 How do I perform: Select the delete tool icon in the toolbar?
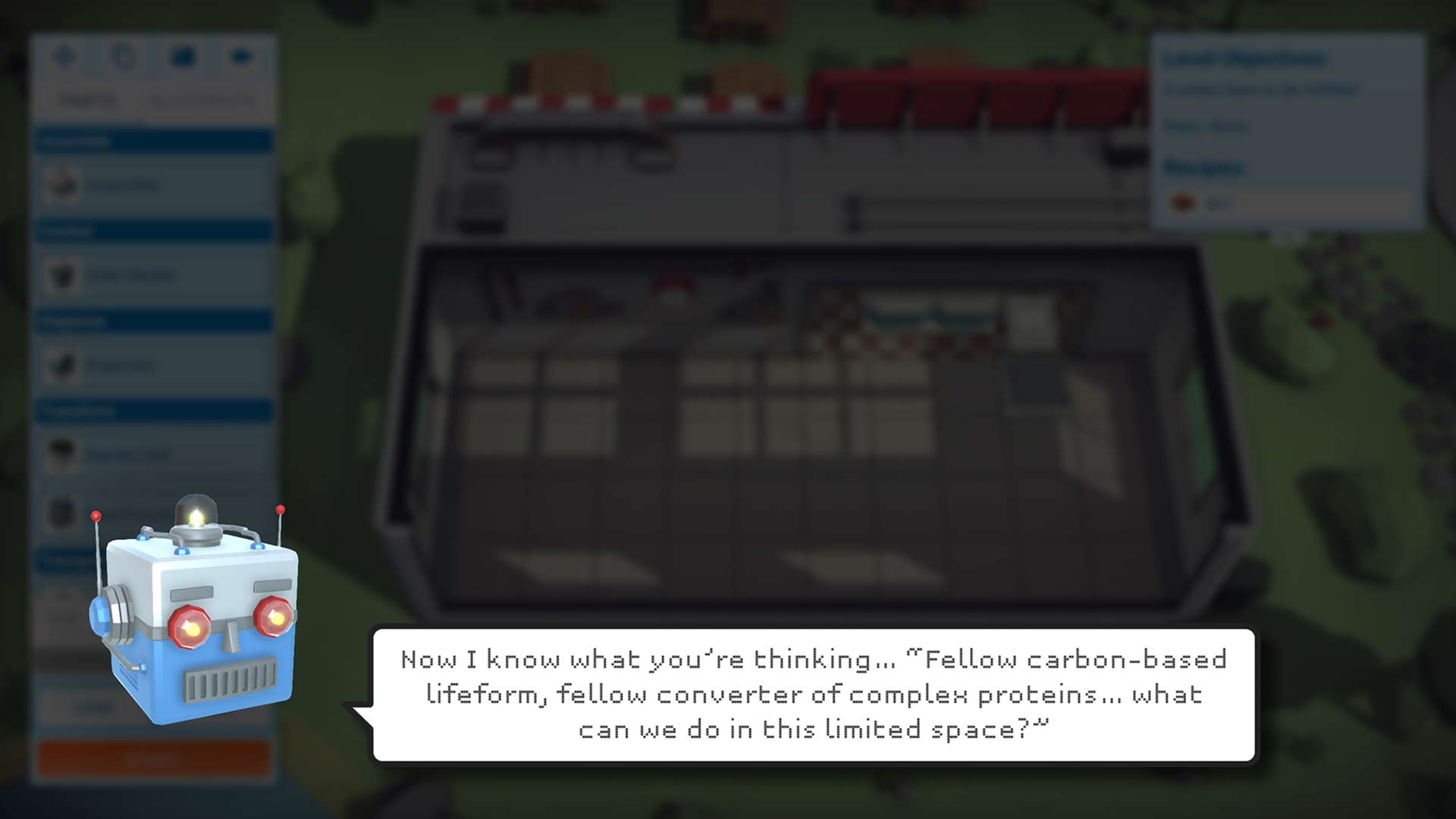pyautogui.click(x=243, y=55)
